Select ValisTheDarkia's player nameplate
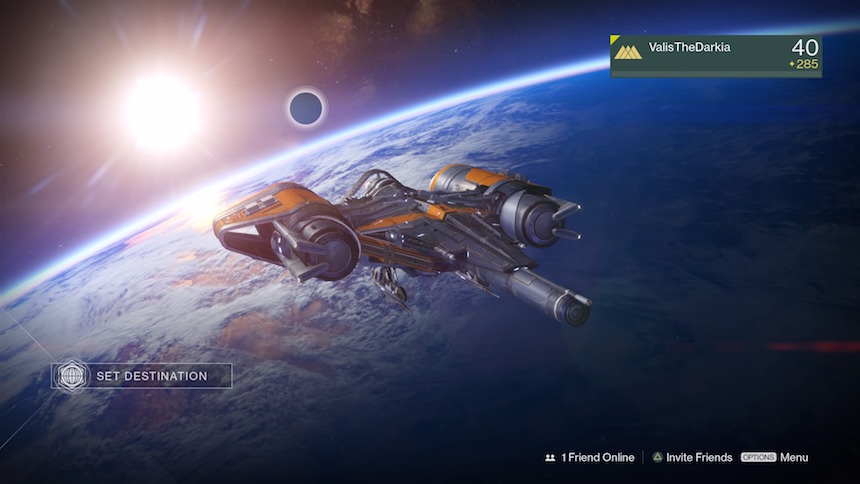 point(716,56)
